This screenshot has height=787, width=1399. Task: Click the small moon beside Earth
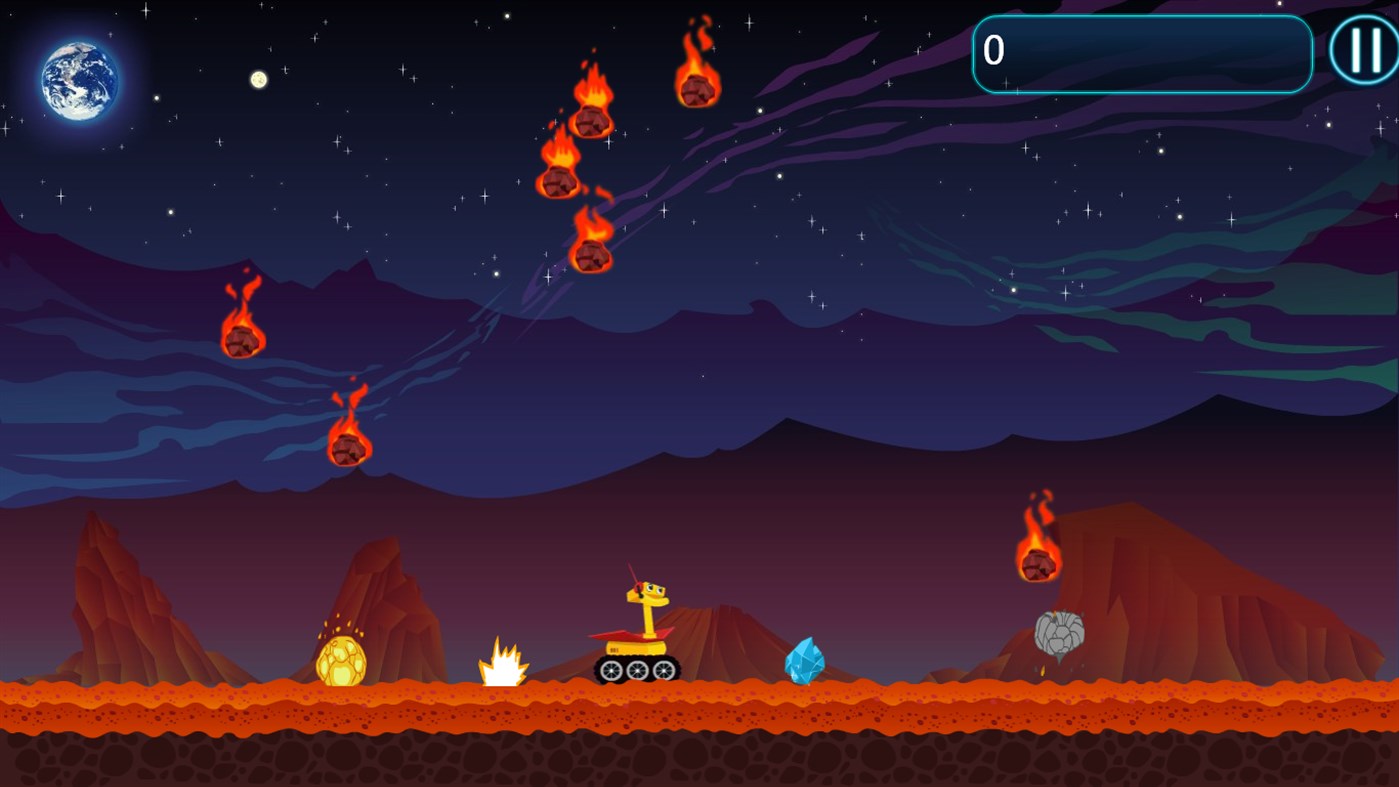(x=258, y=79)
